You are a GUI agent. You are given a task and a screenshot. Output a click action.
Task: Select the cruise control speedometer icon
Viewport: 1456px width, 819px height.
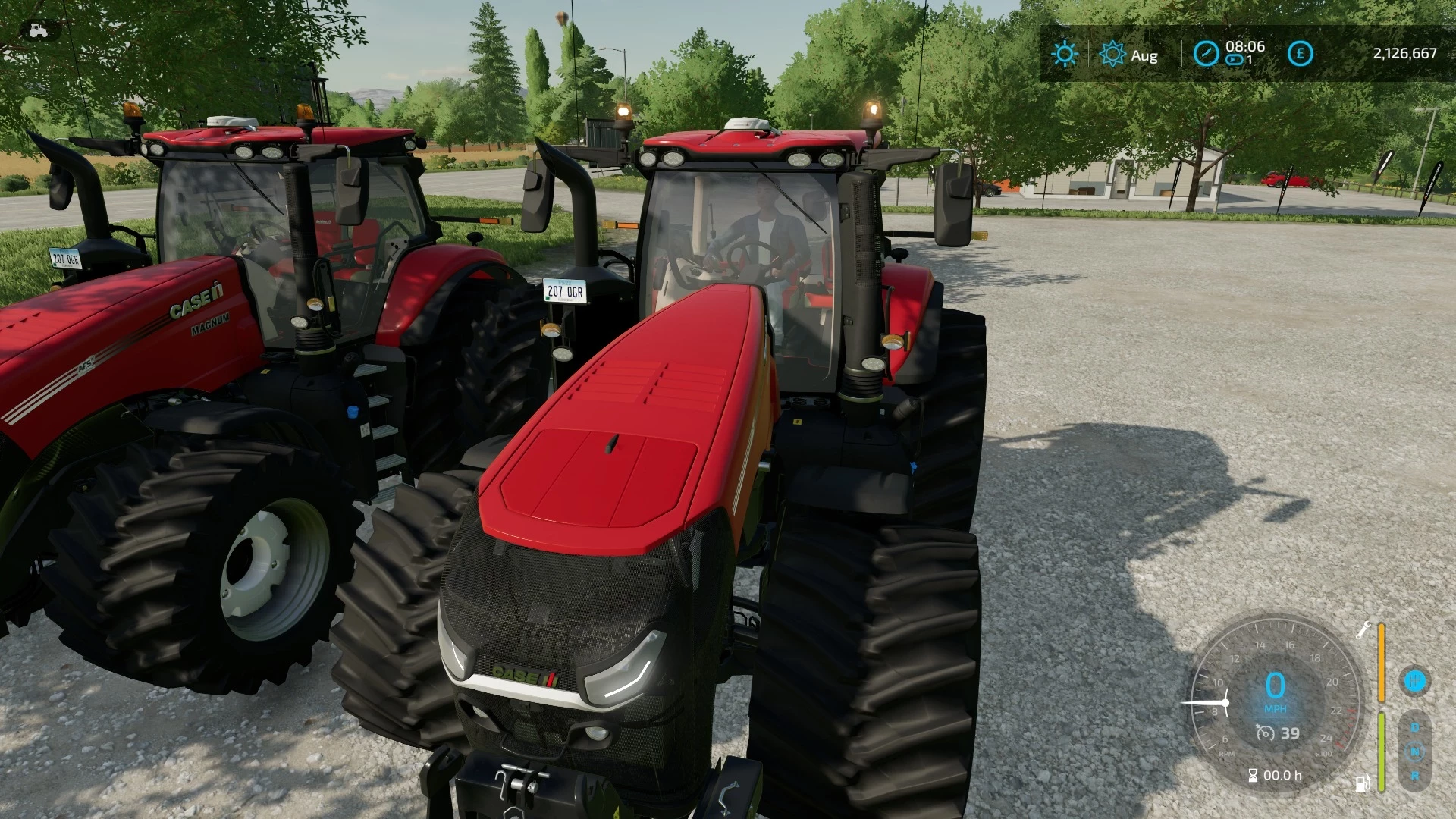(x=1266, y=733)
